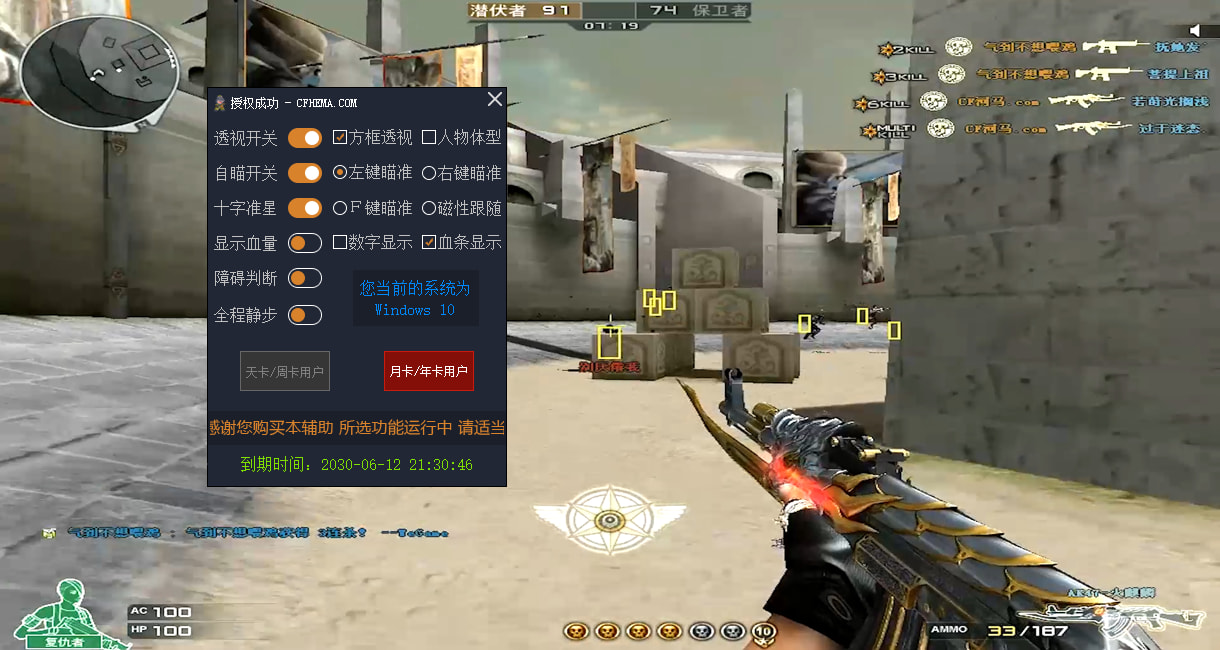Select the 左键瞄准 radio option

(340, 173)
